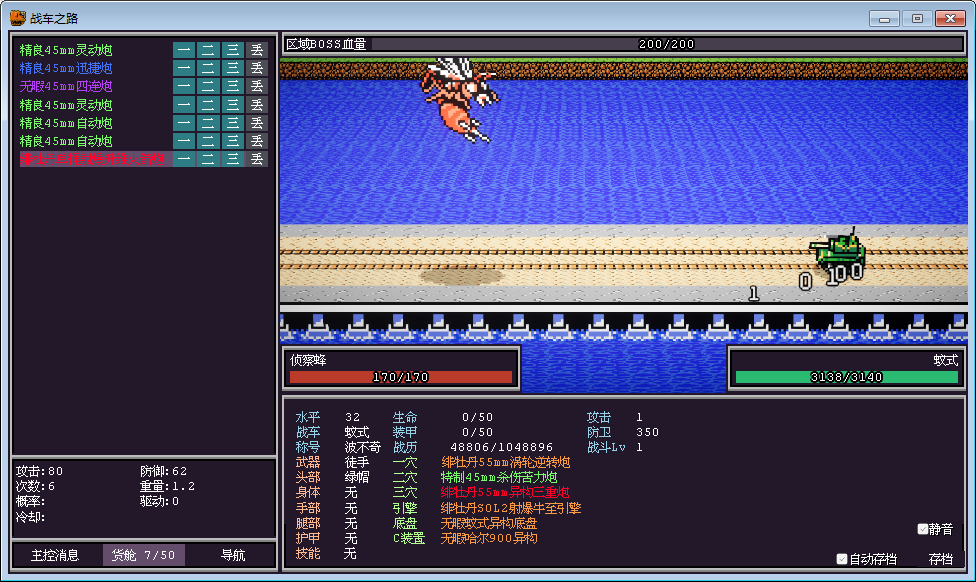976x582 pixels.
Task: Save the game with 存档
Action: tap(941, 559)
